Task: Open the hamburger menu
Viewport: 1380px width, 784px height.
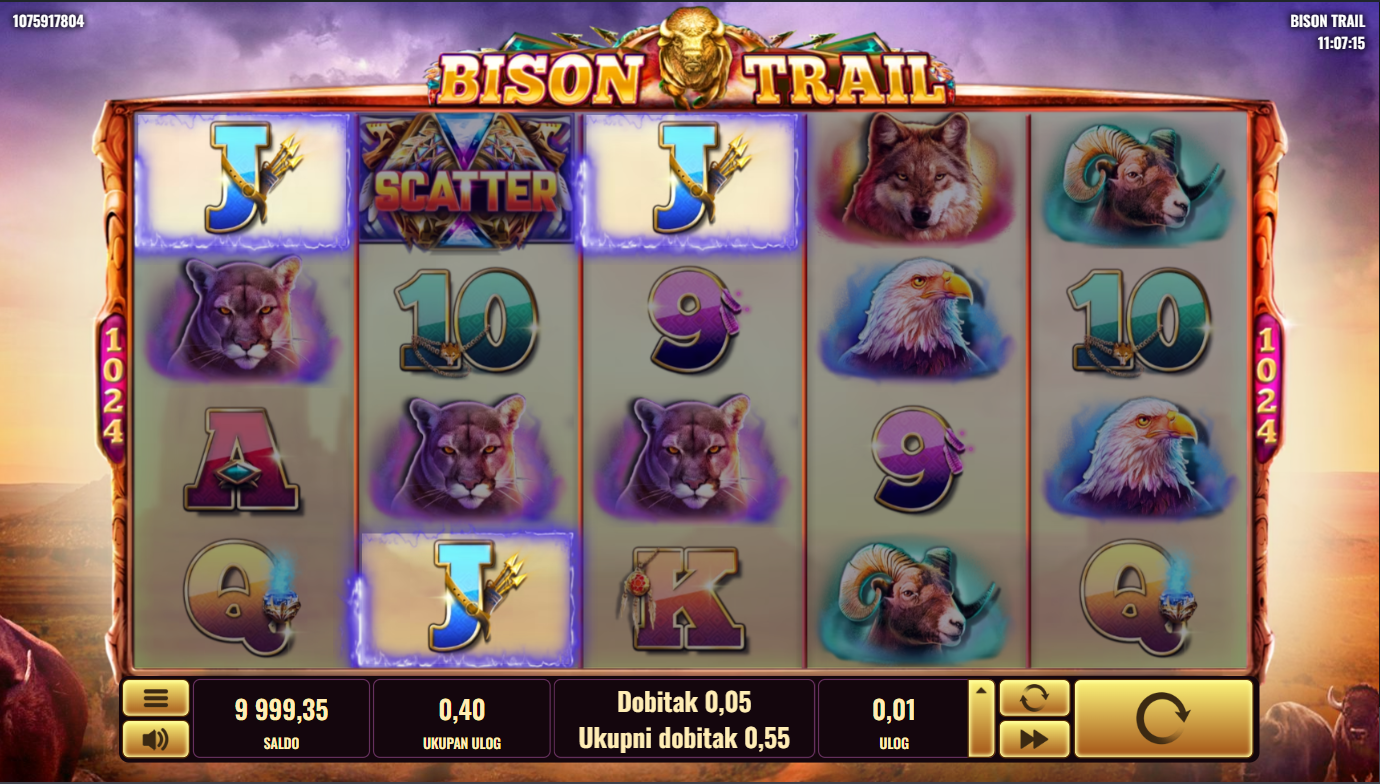Action: tap(155, 698)
